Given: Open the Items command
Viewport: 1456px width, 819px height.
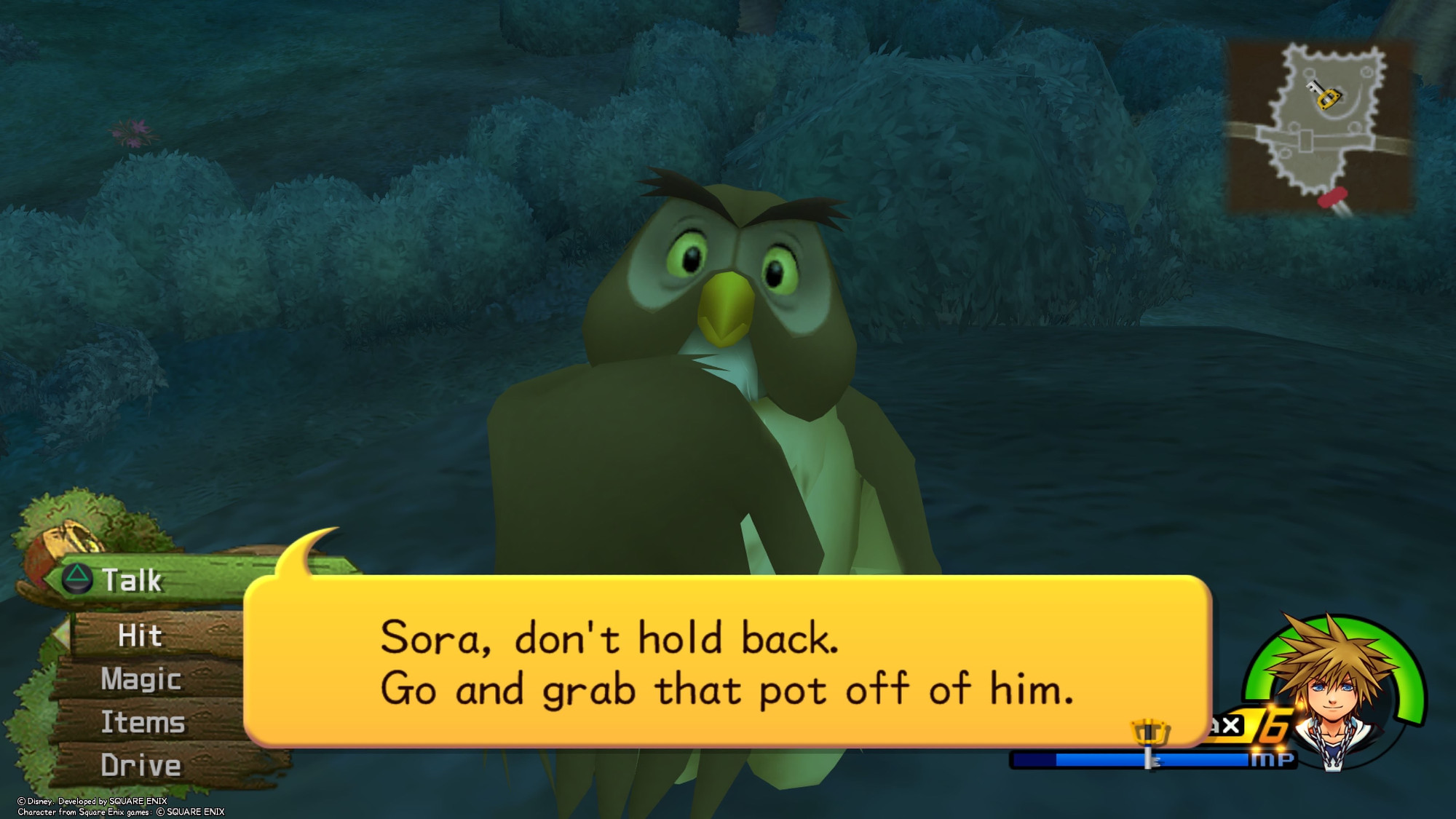Looking at the screenshot, I should tap(143, 722).
